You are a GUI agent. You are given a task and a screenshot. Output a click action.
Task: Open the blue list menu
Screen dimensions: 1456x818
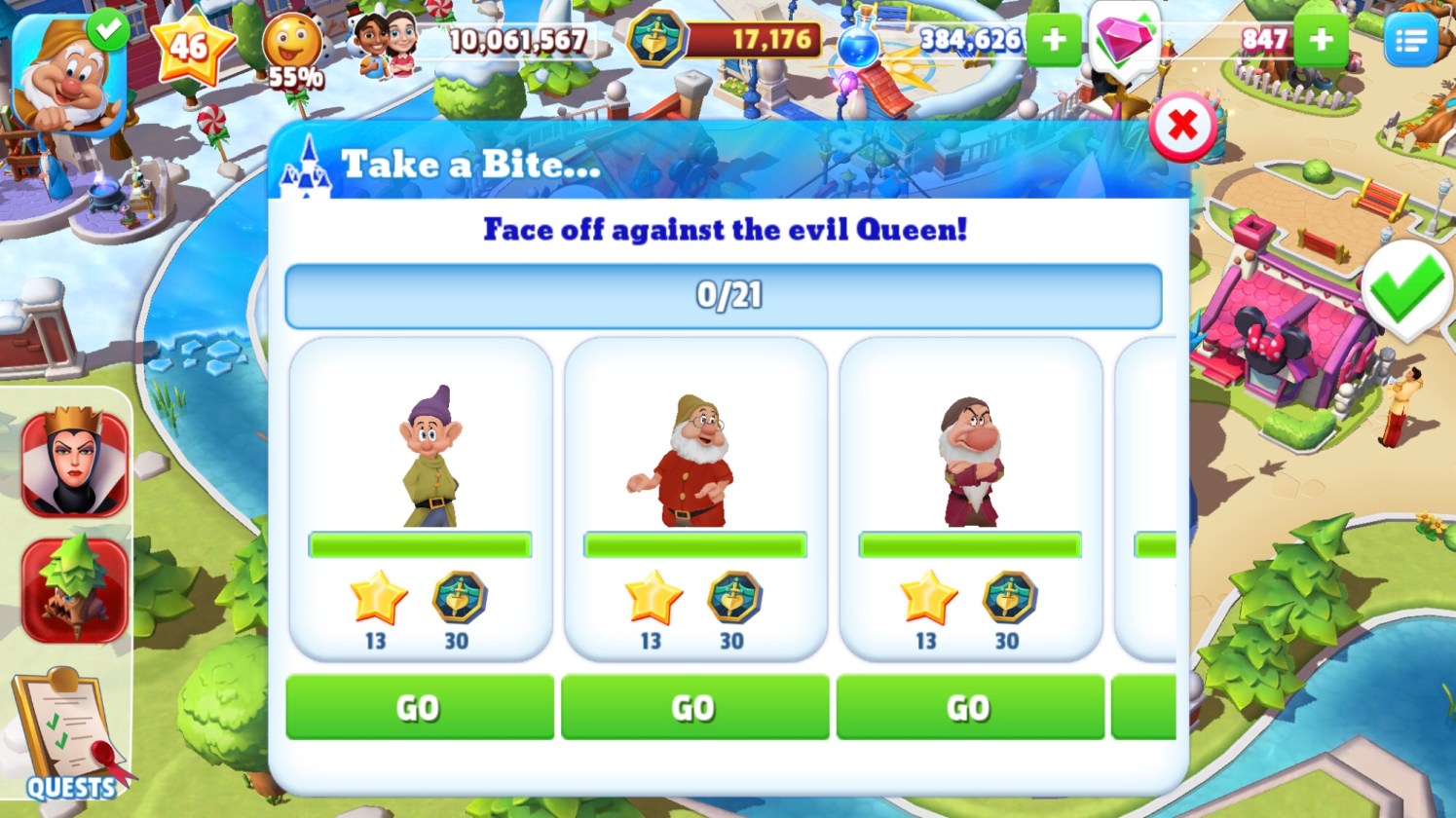(1410, 41)
